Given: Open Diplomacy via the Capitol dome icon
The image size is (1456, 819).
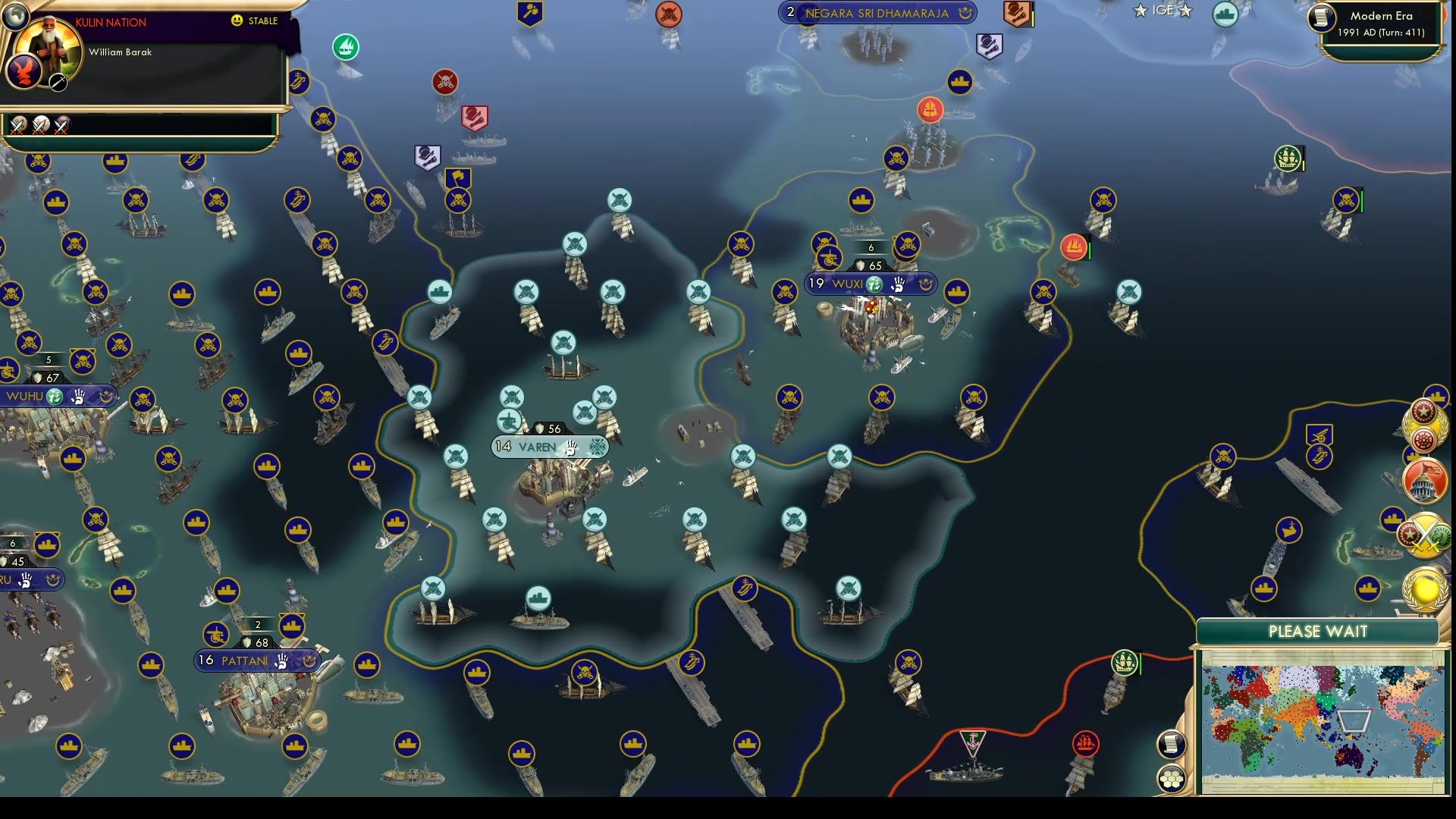Looking at the screenshot, I should (1425, 480).
